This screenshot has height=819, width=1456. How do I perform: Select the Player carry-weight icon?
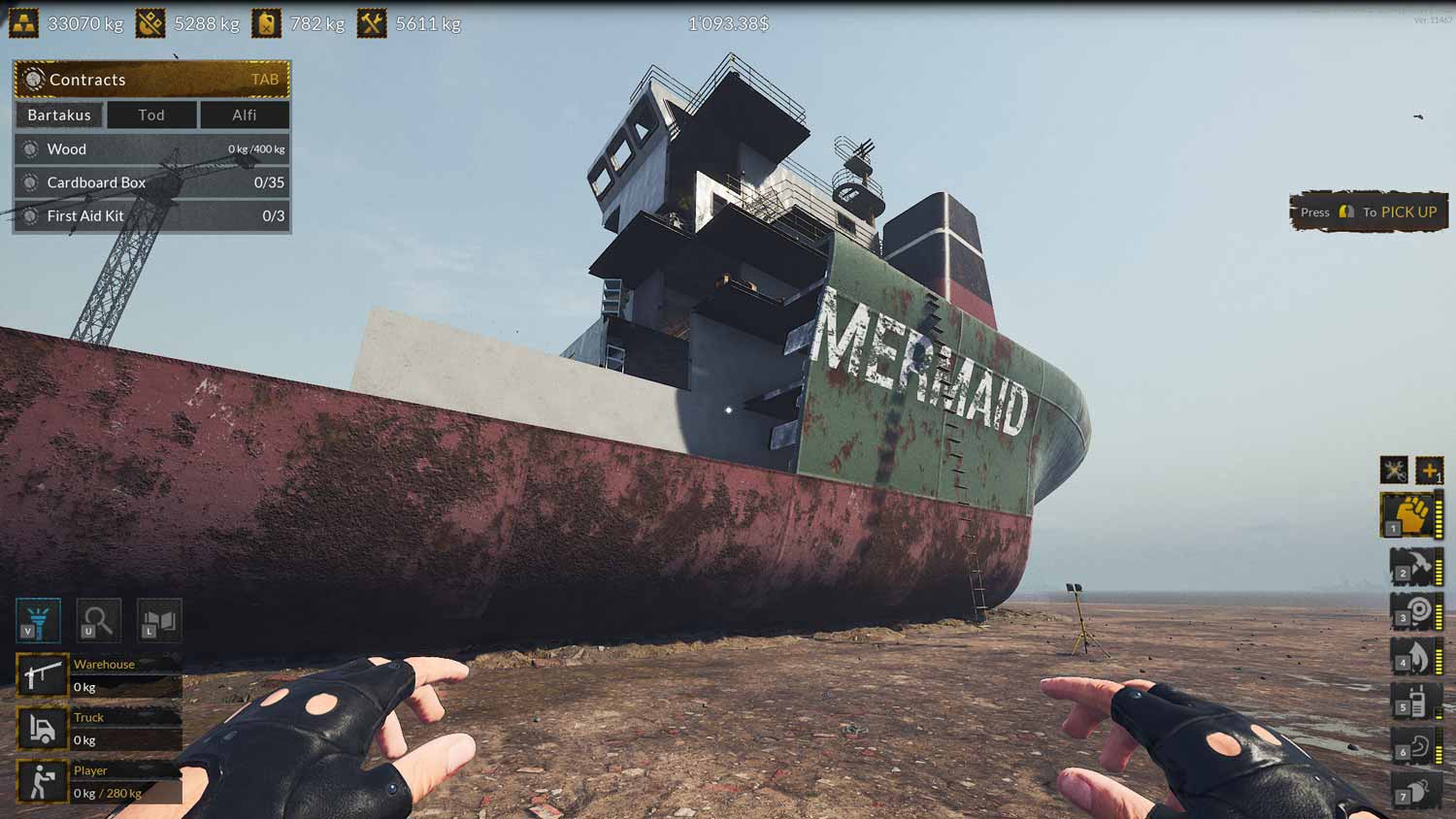[42, 781]
